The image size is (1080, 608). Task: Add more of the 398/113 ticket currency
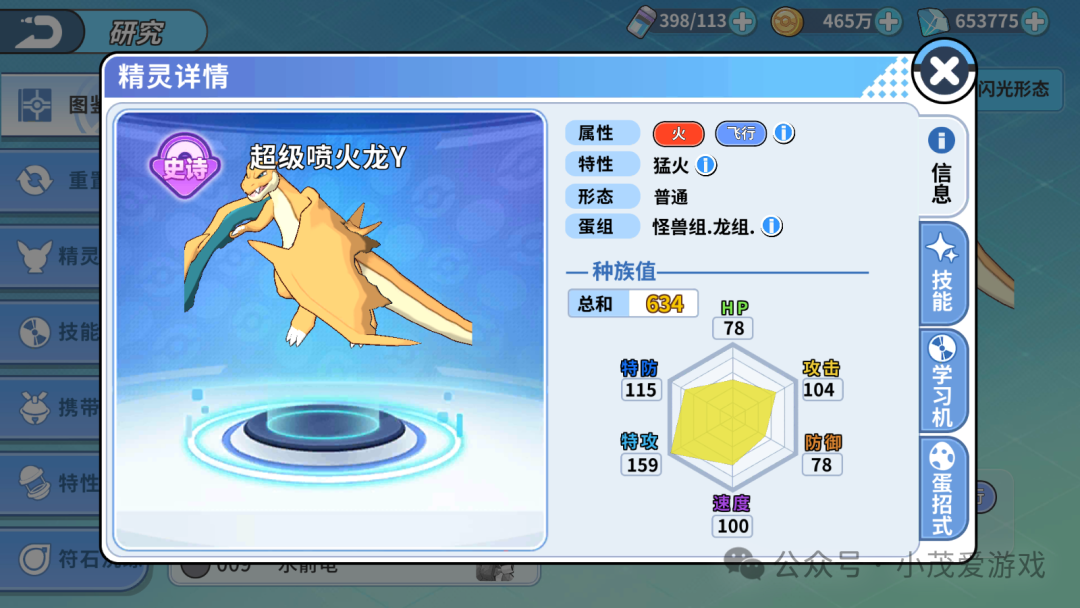pos(742,21)
